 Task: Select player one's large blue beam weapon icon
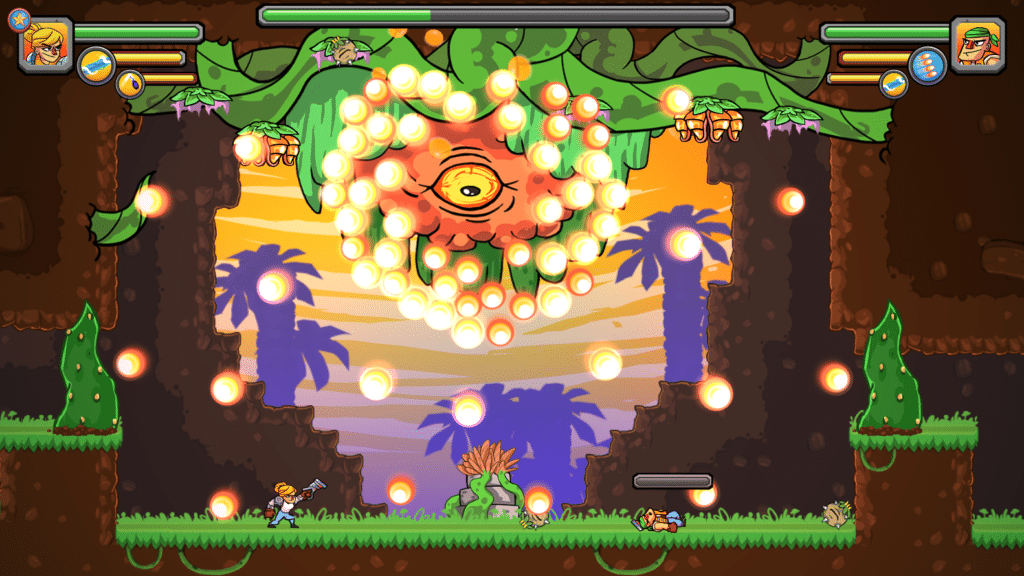pos(96,65)
